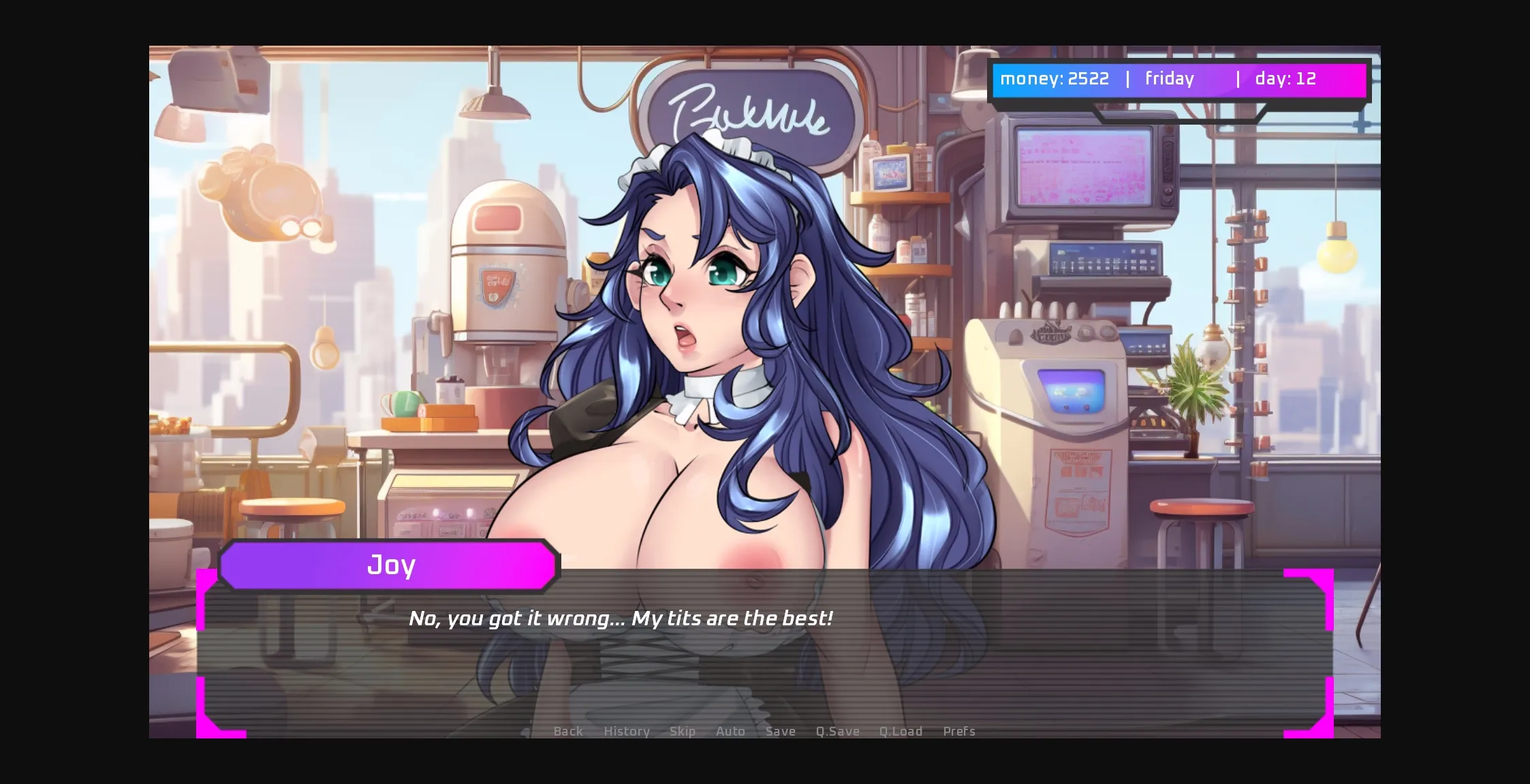1530x784 pixels.
Task: Open the Save game screen
Action: tap(780, 731)
